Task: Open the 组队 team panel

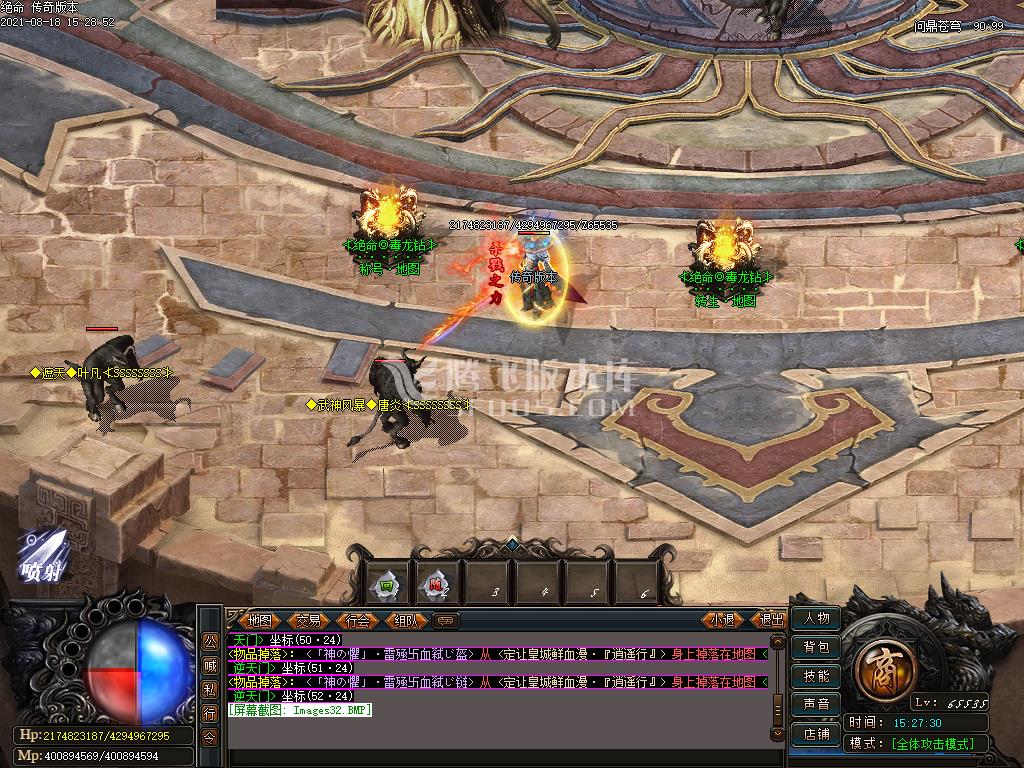Action: (406, 621)
